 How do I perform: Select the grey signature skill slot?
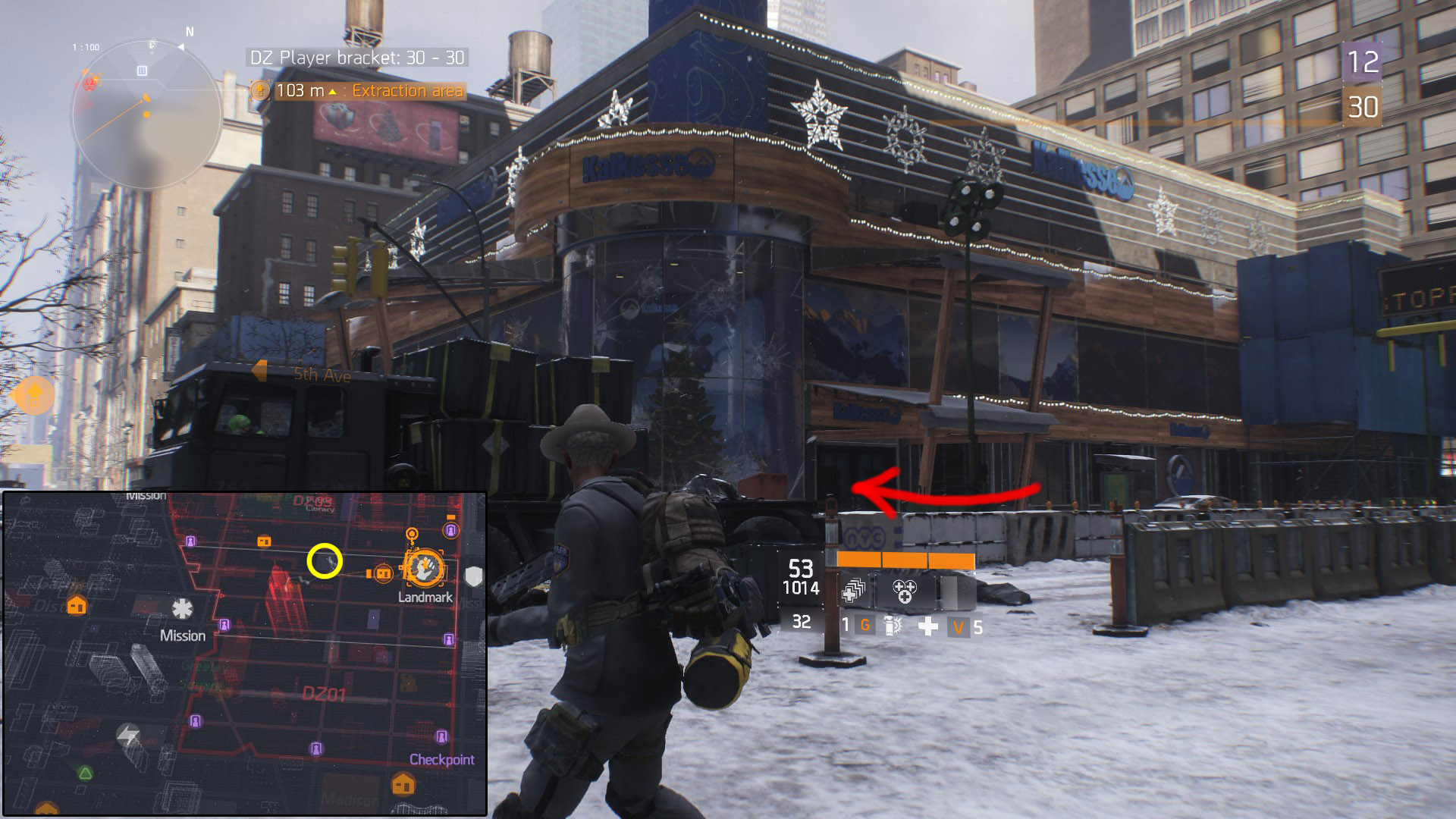pos(955,591)
